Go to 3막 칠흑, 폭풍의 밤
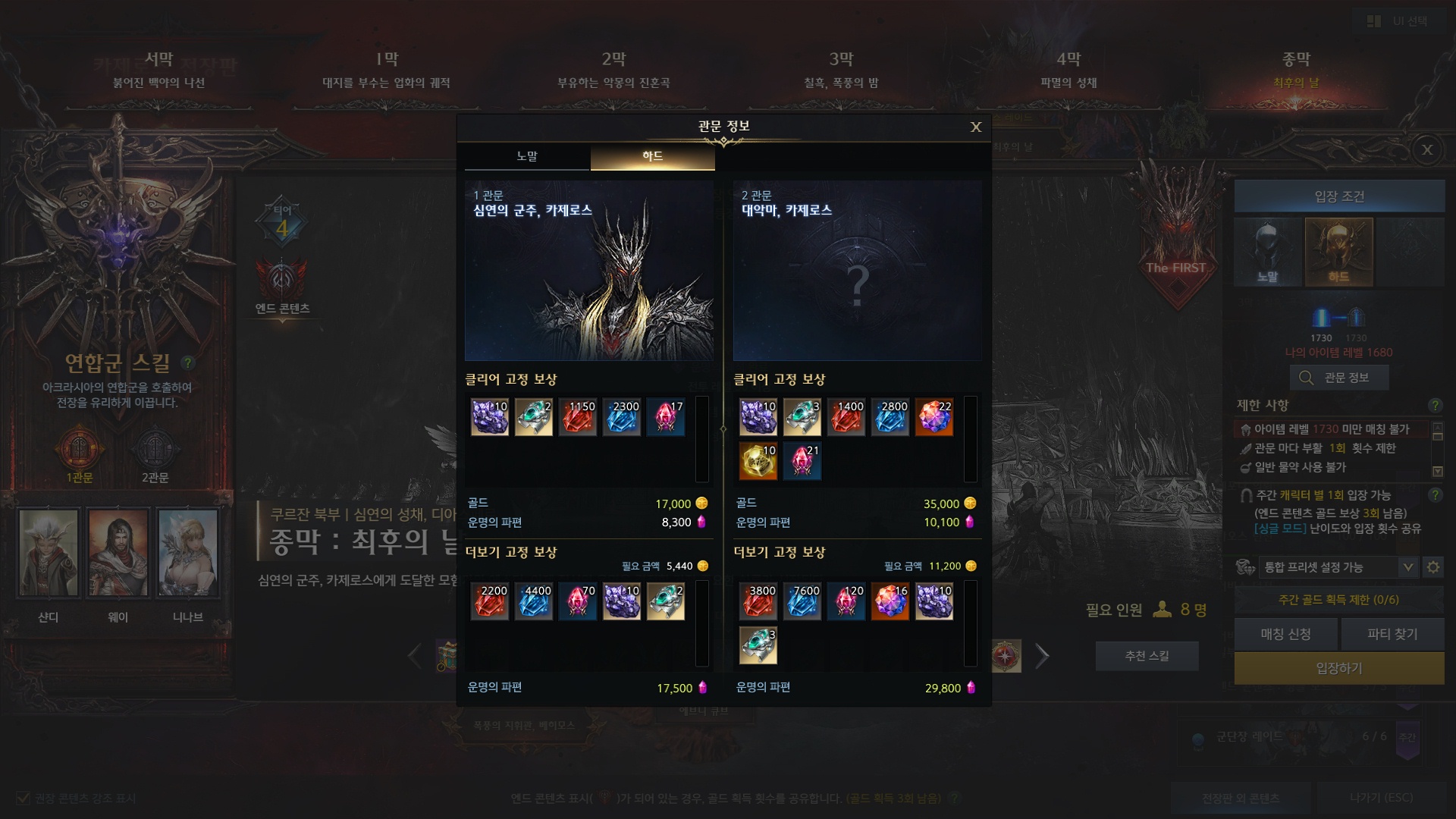This screenshot has width=1456, height=819. pyautogui.click(x=841, y=69)
